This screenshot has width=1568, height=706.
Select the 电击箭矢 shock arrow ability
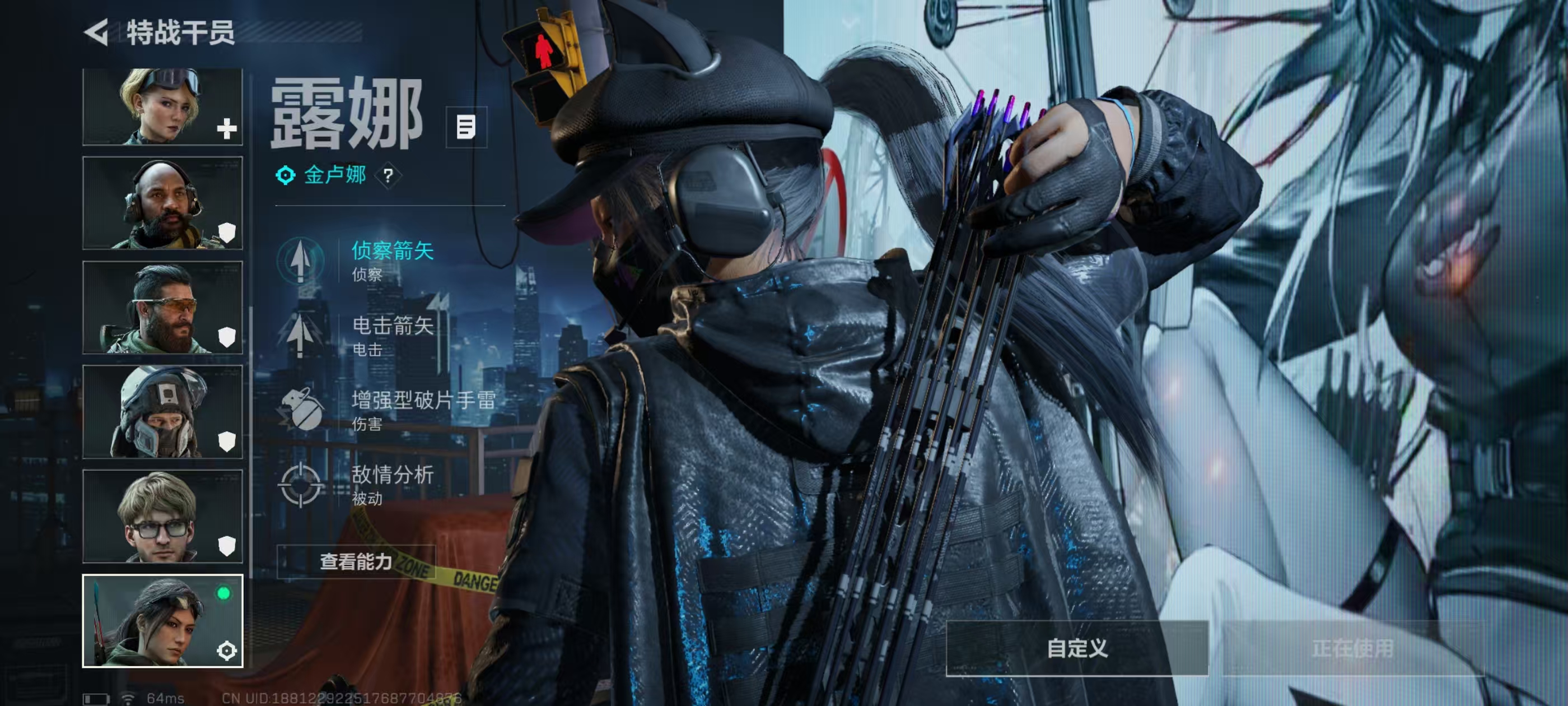pos(391,335)
